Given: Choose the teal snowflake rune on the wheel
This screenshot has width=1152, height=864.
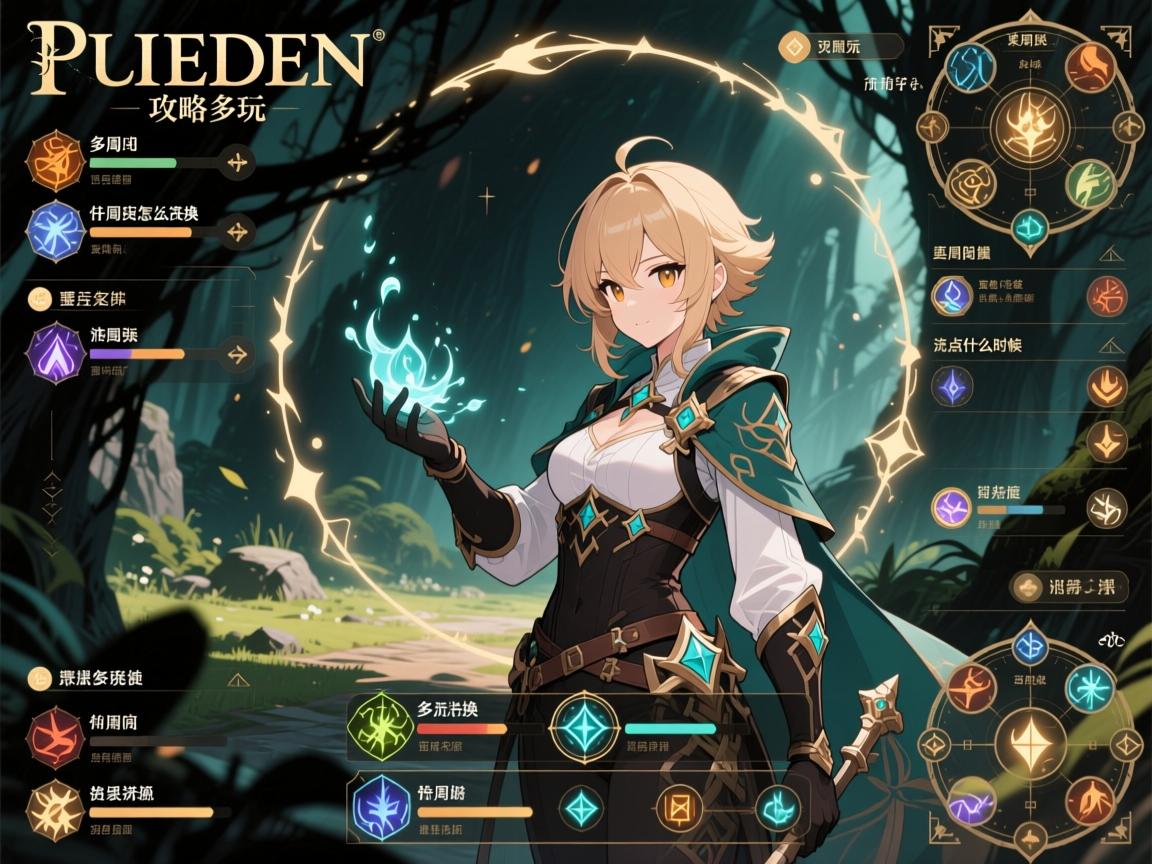Looking at the screenshot, I should (x=1088, y=687).
